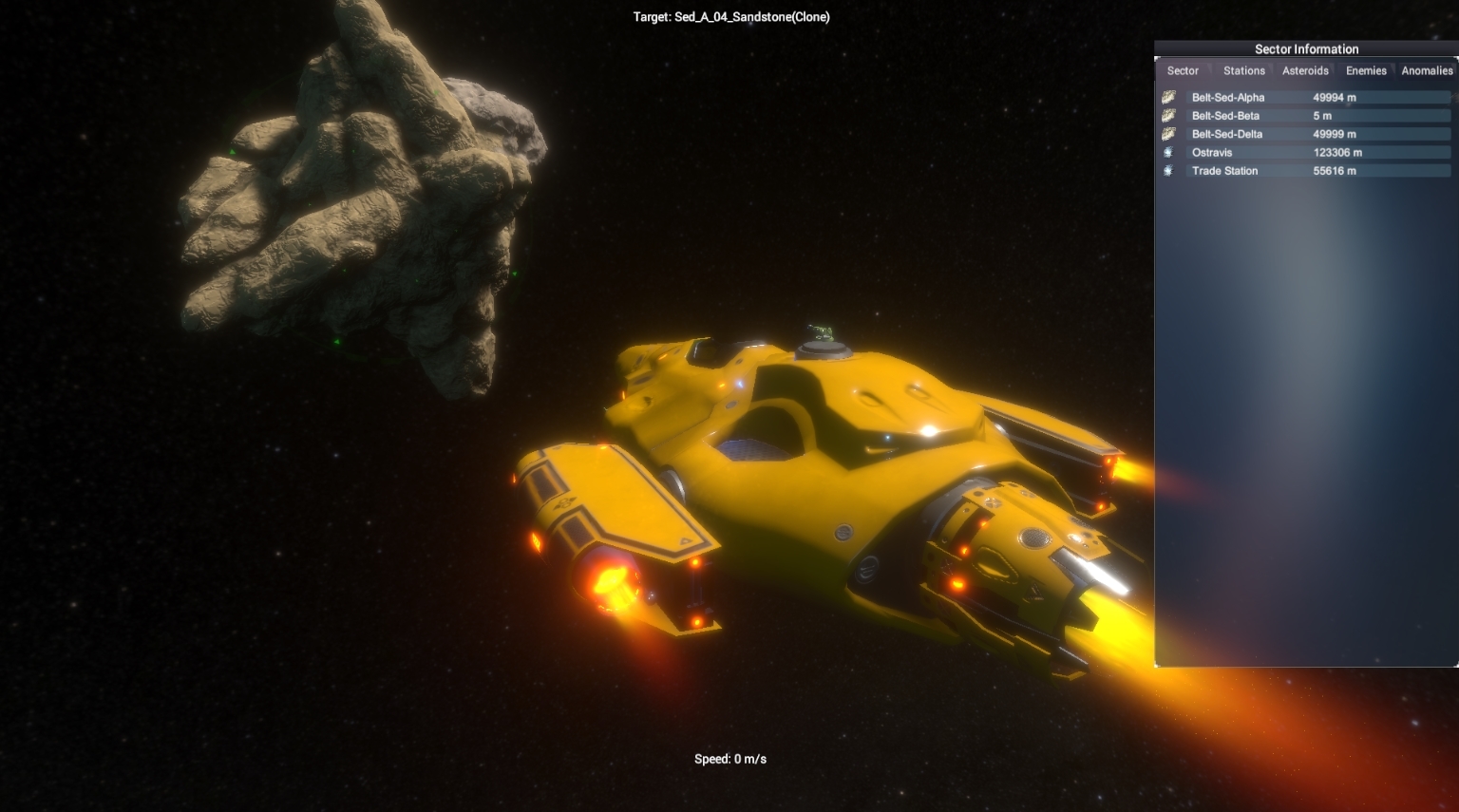
Task: Click the Trade Station row
Action: pos(1305,171)
